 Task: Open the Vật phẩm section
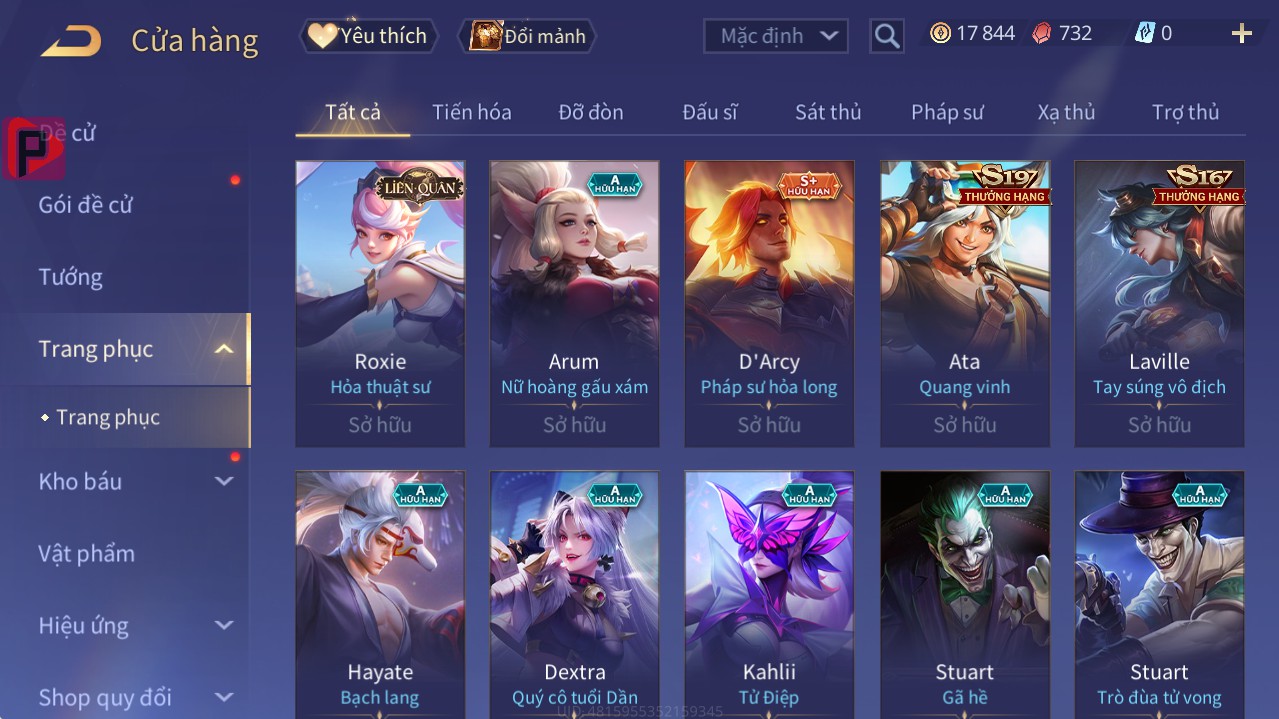click(x=87, y=553)
